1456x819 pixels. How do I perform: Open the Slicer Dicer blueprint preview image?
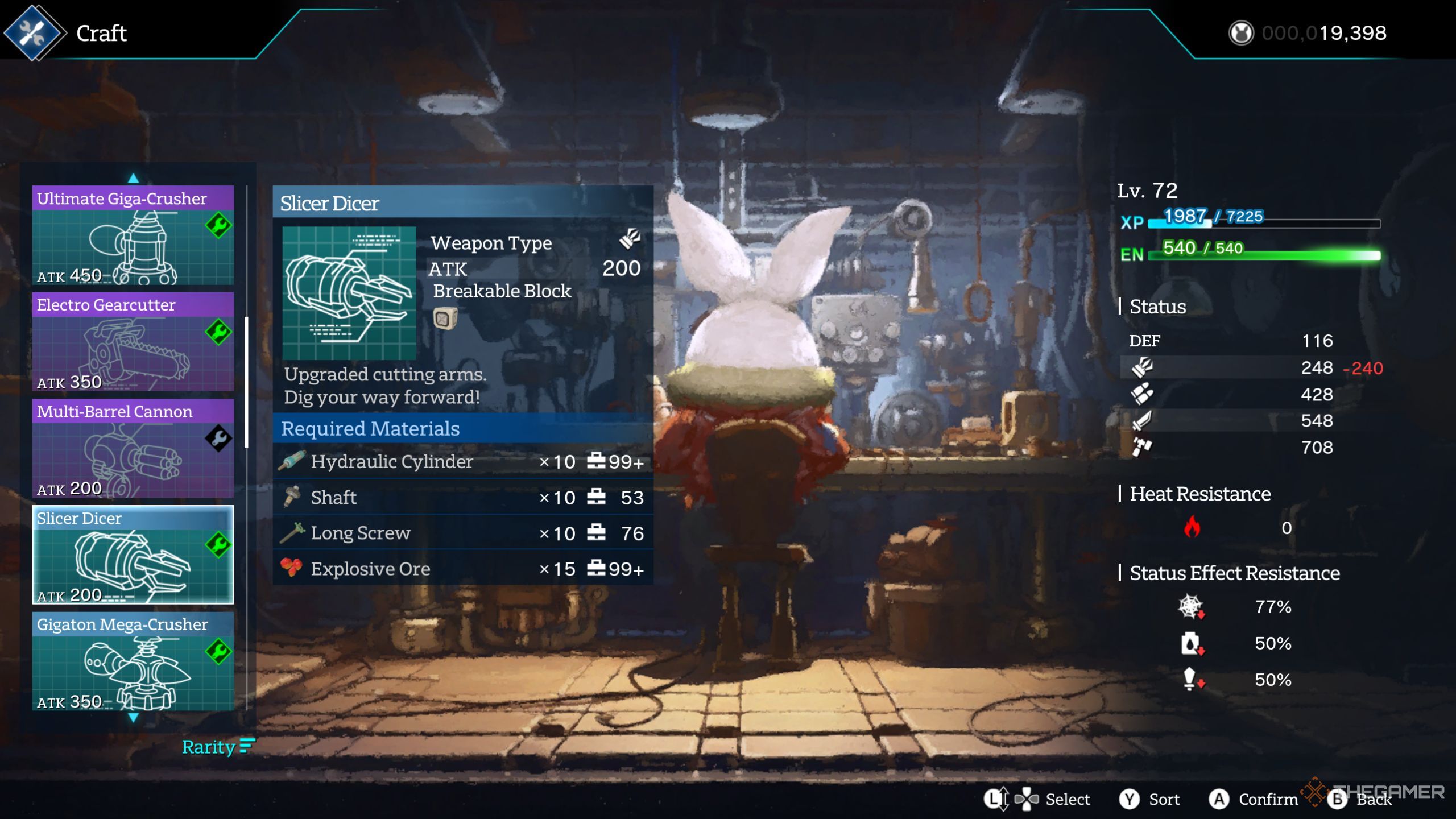click(349, 293)
